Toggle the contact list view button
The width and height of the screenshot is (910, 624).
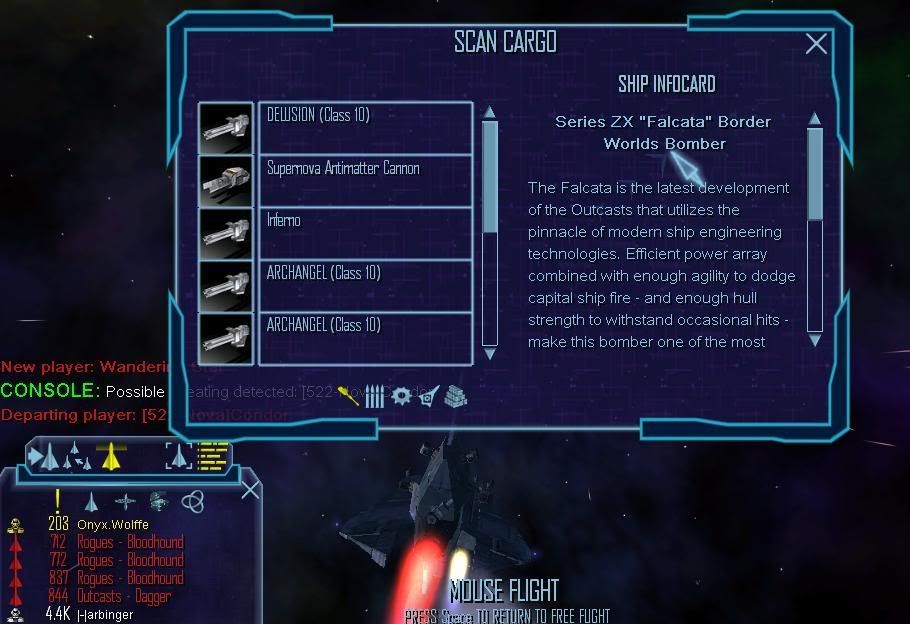pyautogui.click(x=213, y=457)
